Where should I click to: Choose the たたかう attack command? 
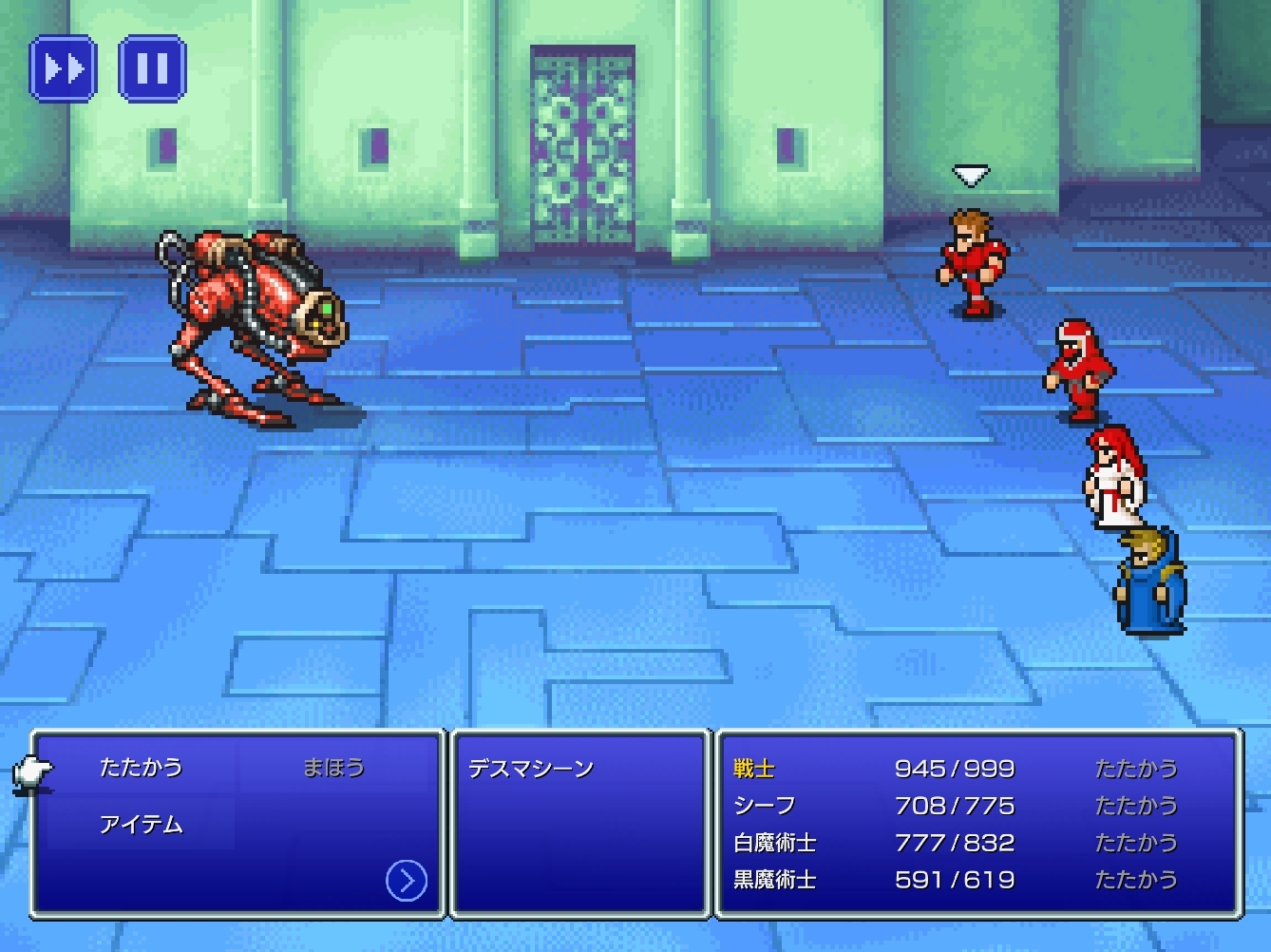(141, 767)
